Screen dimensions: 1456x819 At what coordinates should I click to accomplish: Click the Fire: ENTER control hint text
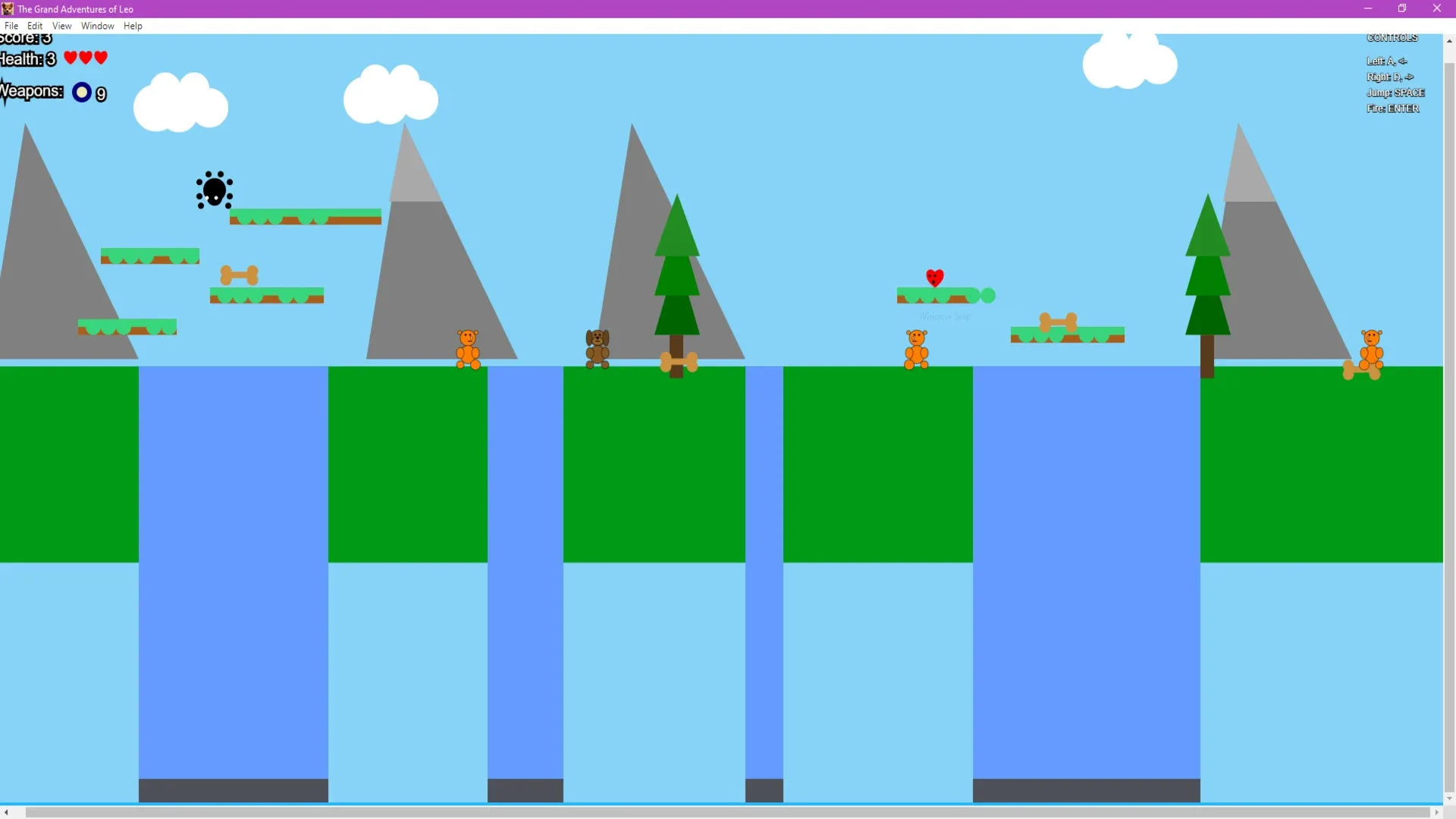[x=1393, y=108]
